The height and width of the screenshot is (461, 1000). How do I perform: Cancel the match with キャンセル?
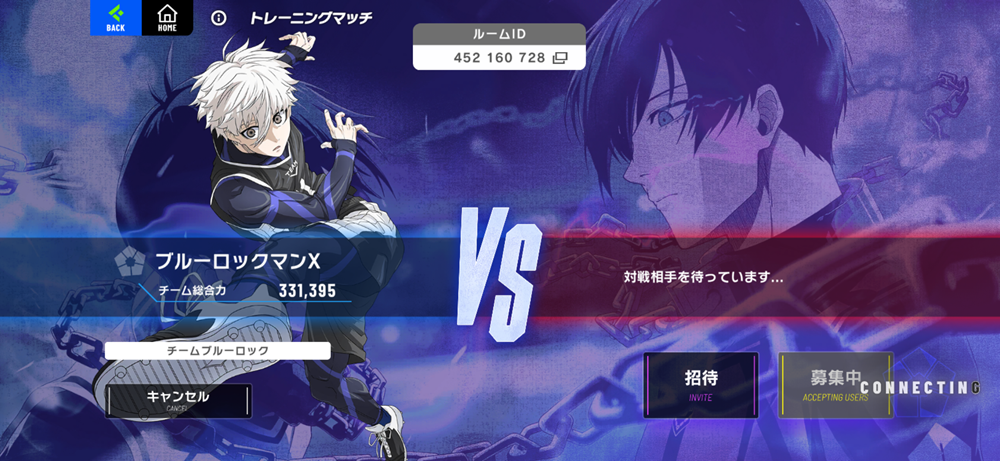click(x=178, y=399)
